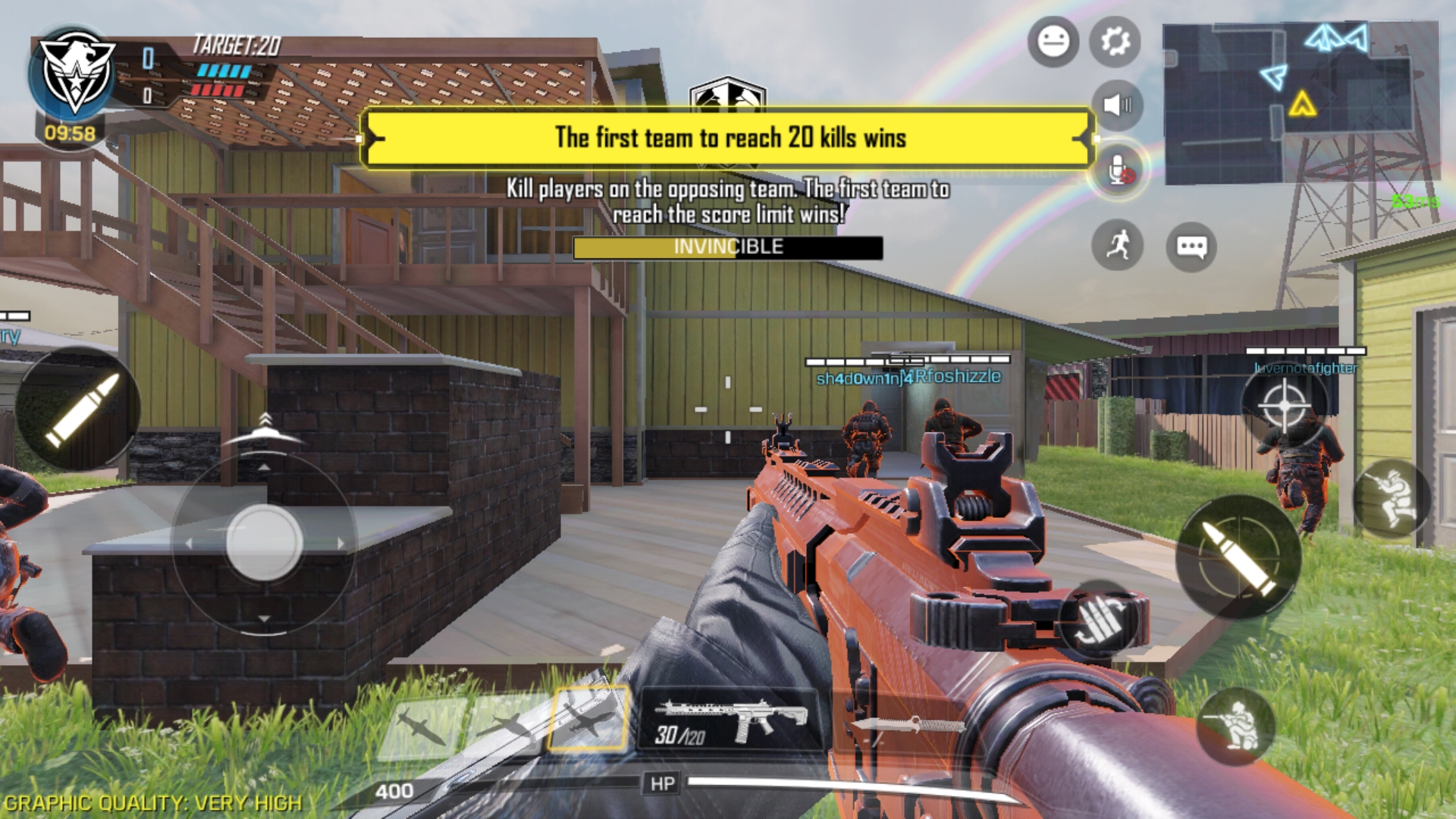Open the settings gear menu
Viewport: 1456px width, 819px height.
(x=1115, y=41)
